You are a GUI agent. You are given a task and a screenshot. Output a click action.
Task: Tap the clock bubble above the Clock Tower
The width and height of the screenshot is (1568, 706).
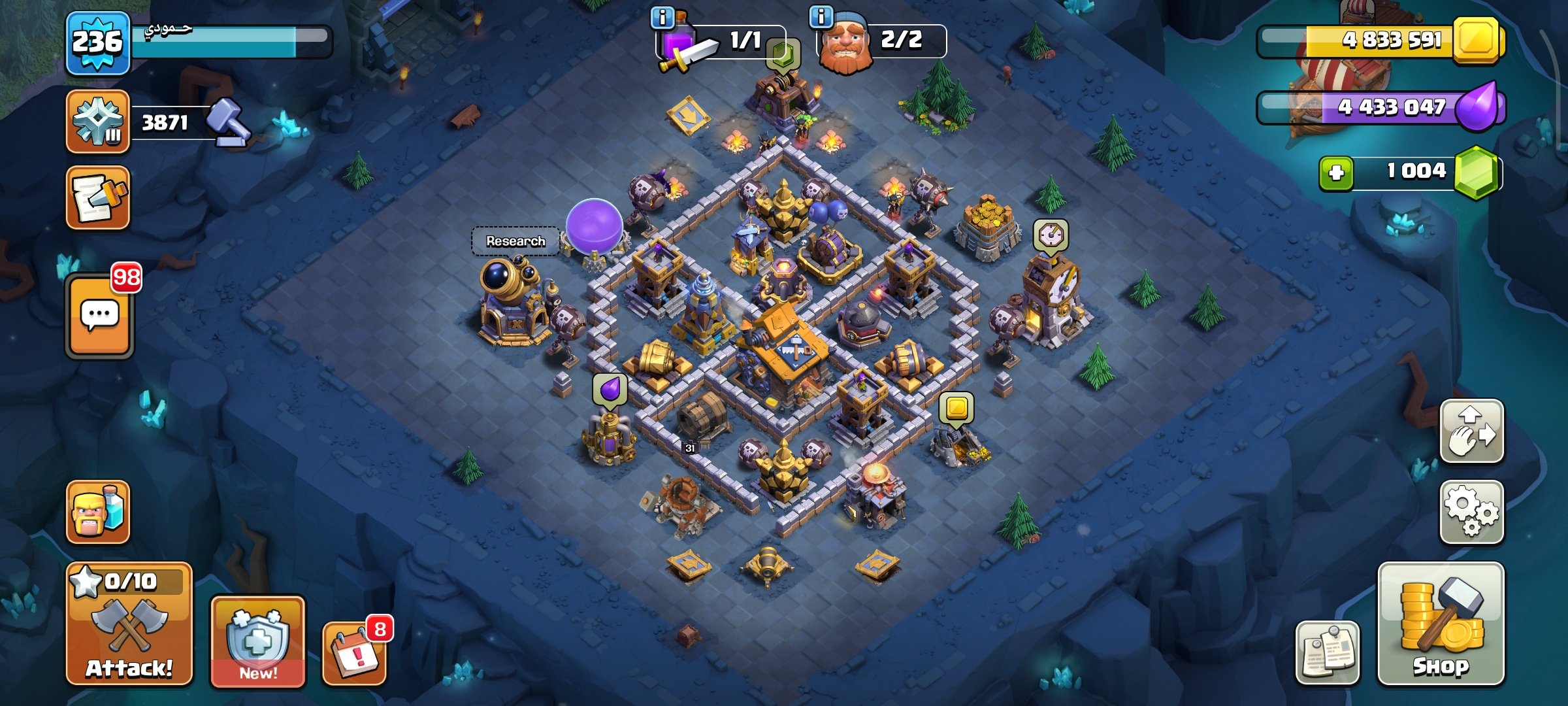[1051, 234]
